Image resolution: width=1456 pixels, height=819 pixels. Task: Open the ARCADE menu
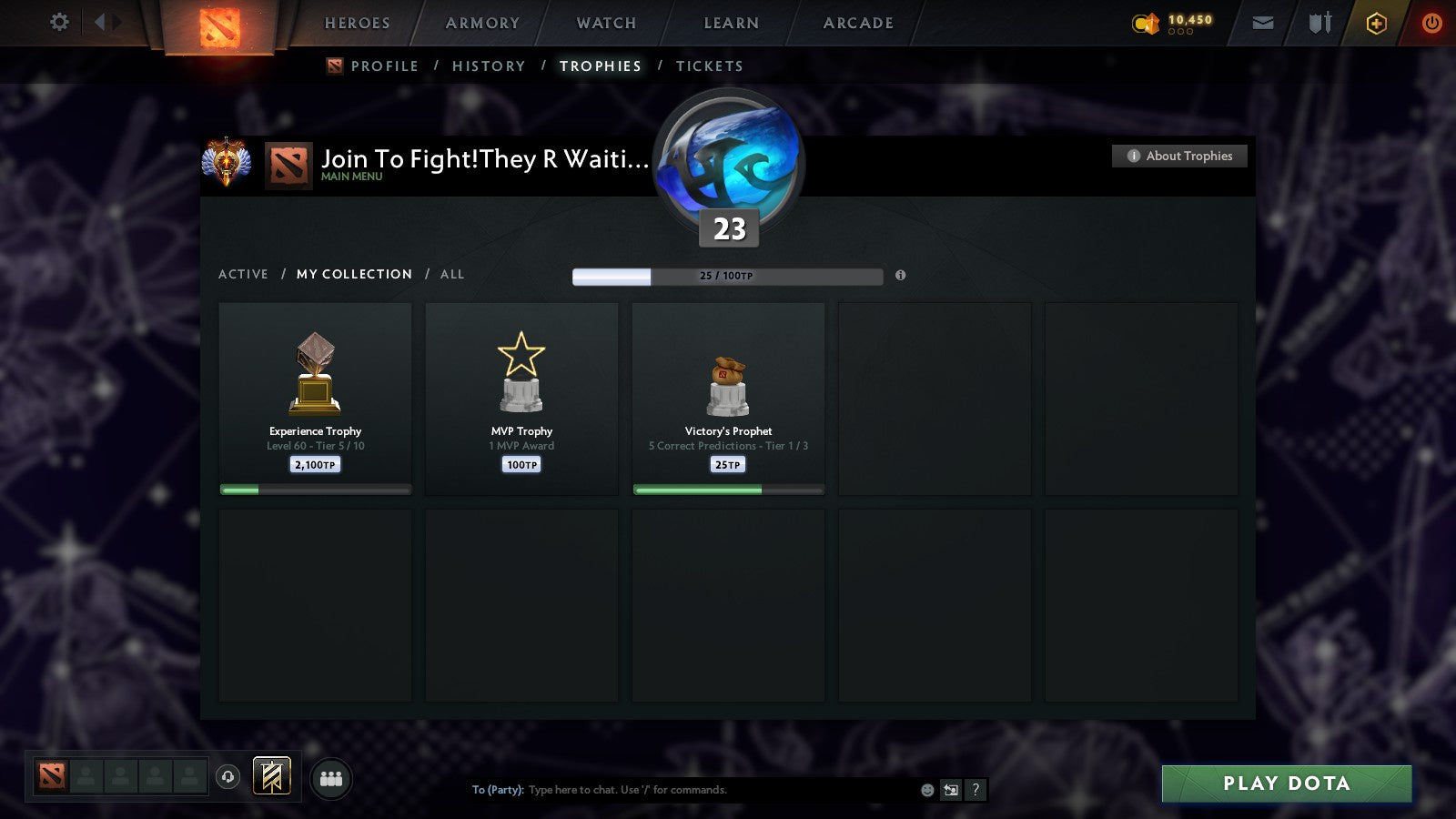855,23
